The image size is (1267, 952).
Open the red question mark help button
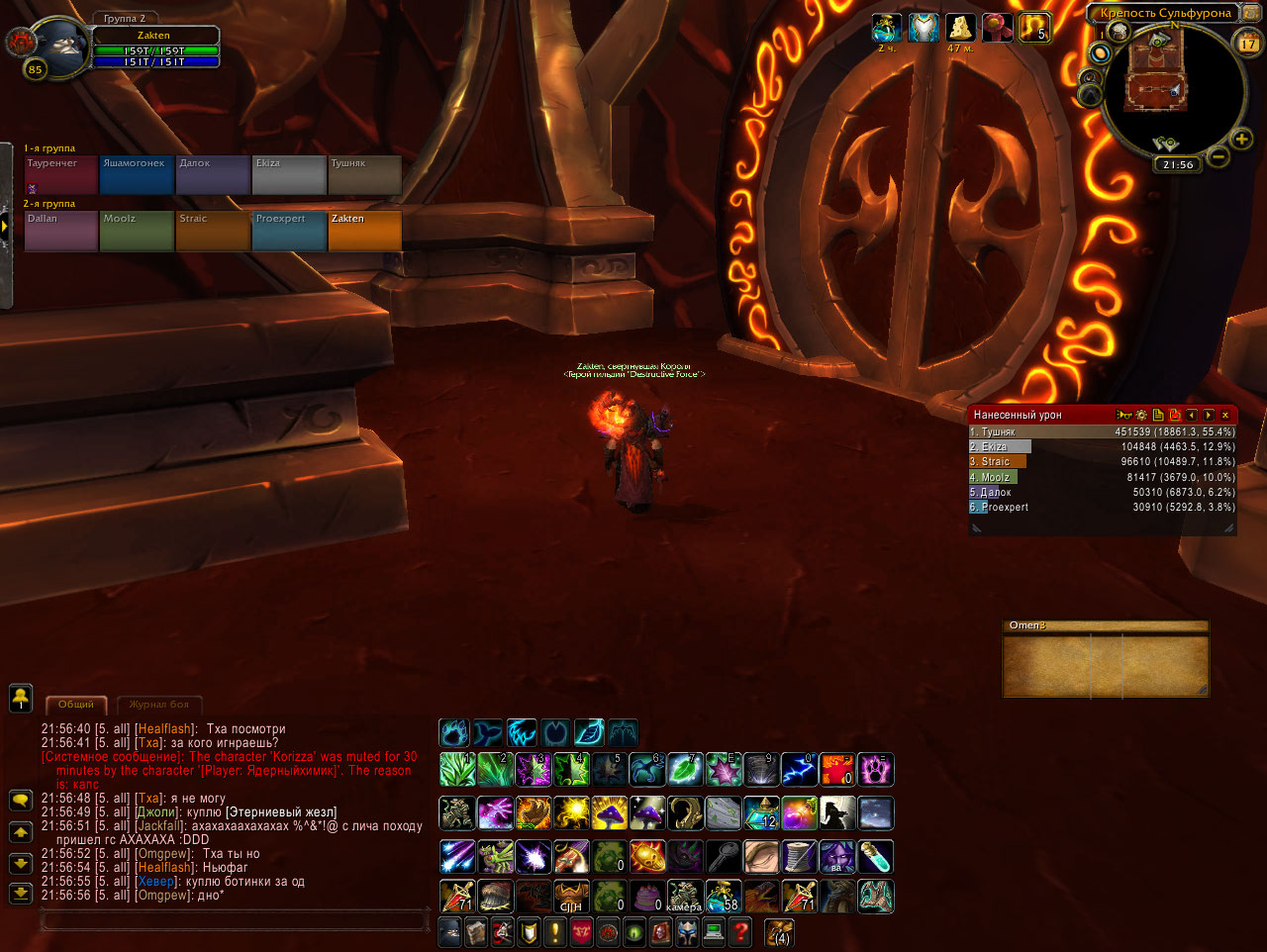[738, 932]
